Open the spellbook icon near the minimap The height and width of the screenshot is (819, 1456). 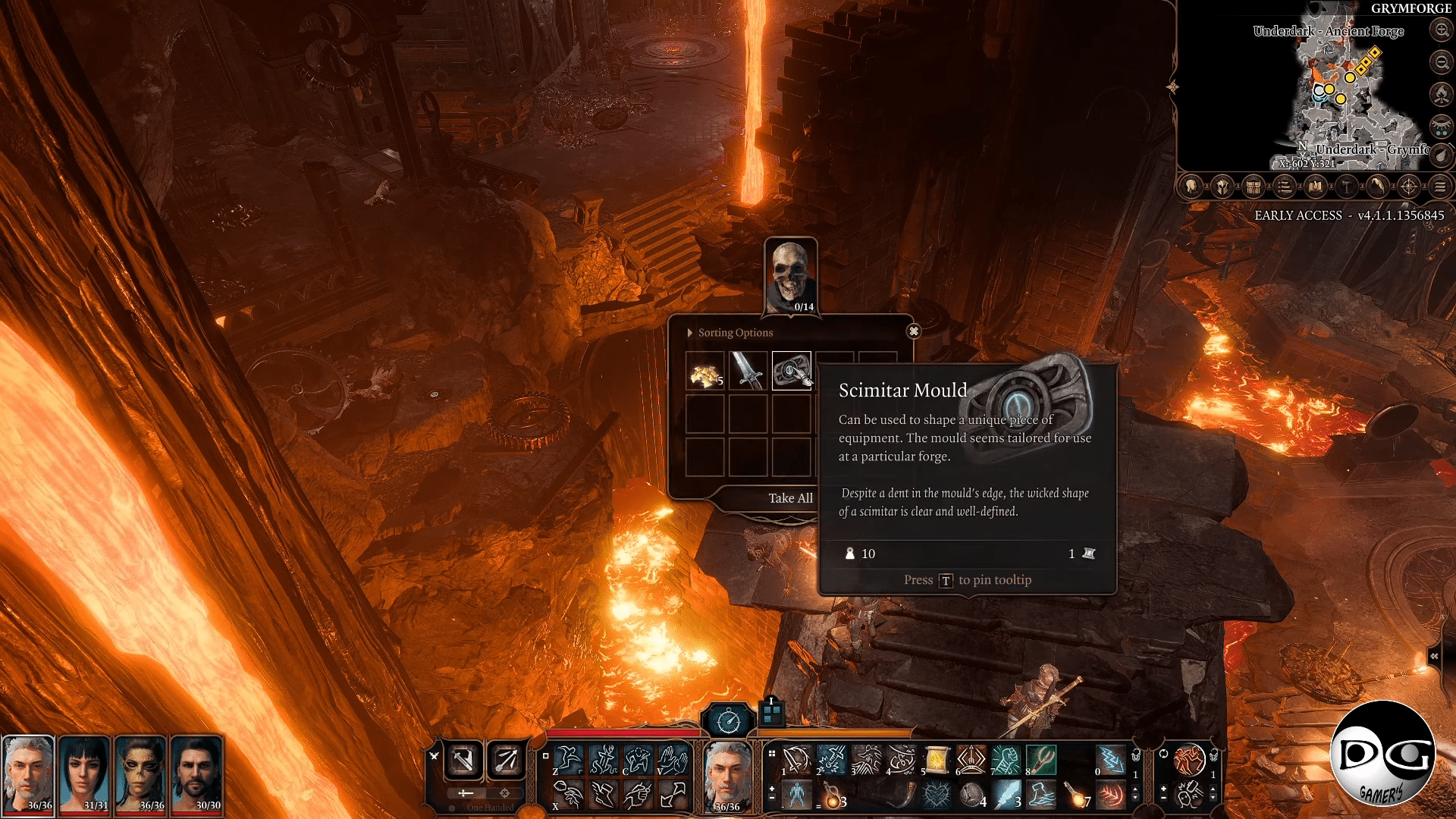click(1316, 187)
